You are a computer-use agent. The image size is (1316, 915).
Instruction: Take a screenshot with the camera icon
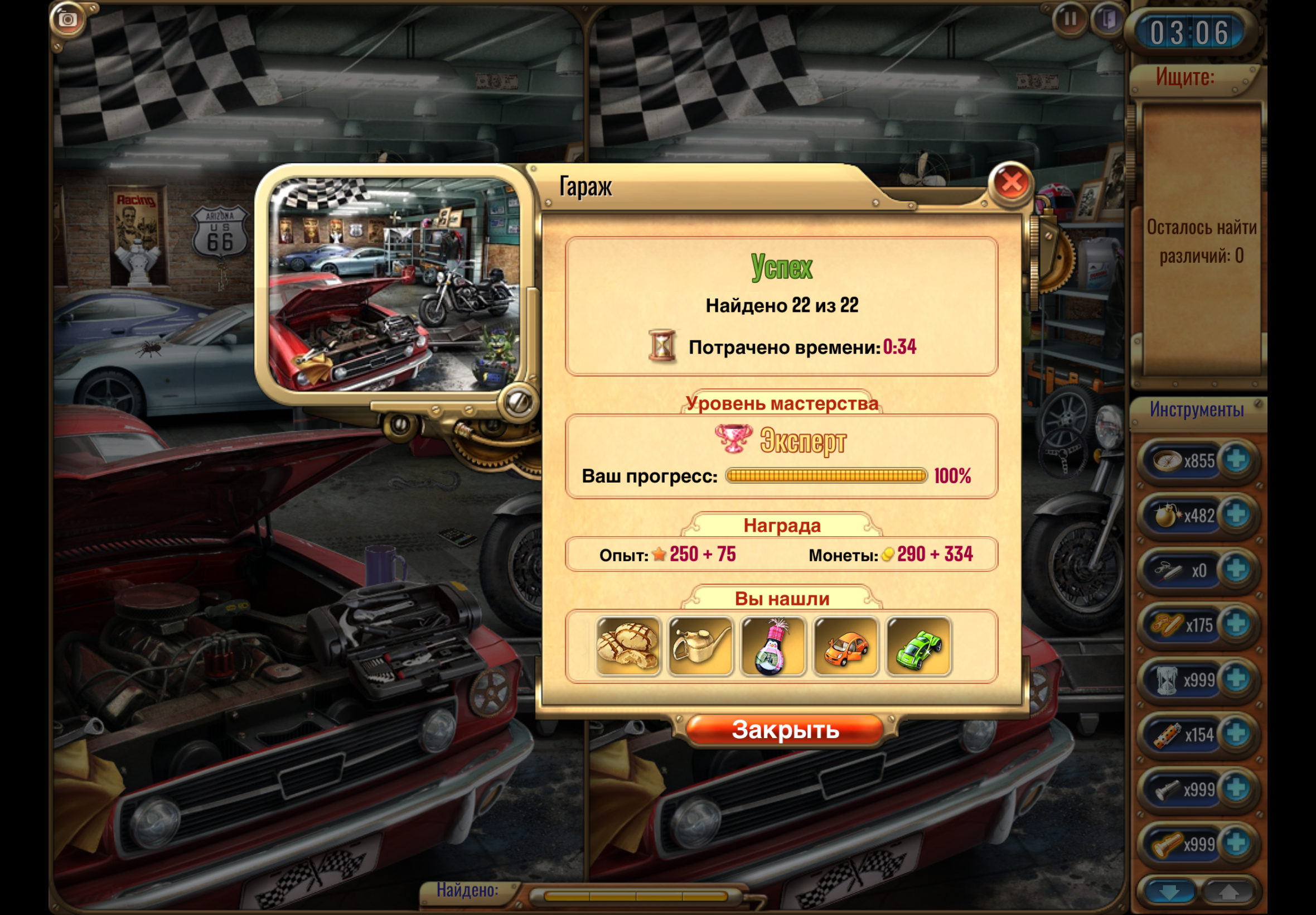tap(67, 20)
